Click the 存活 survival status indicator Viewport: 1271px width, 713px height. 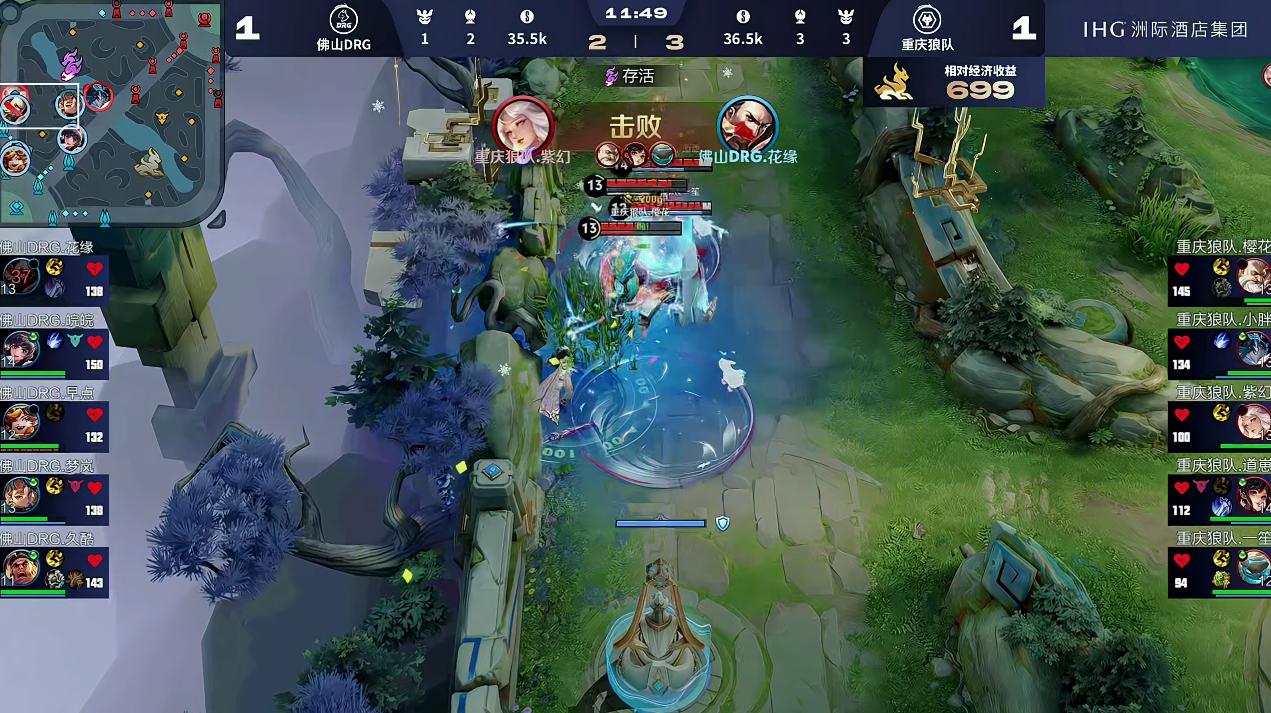630,76
